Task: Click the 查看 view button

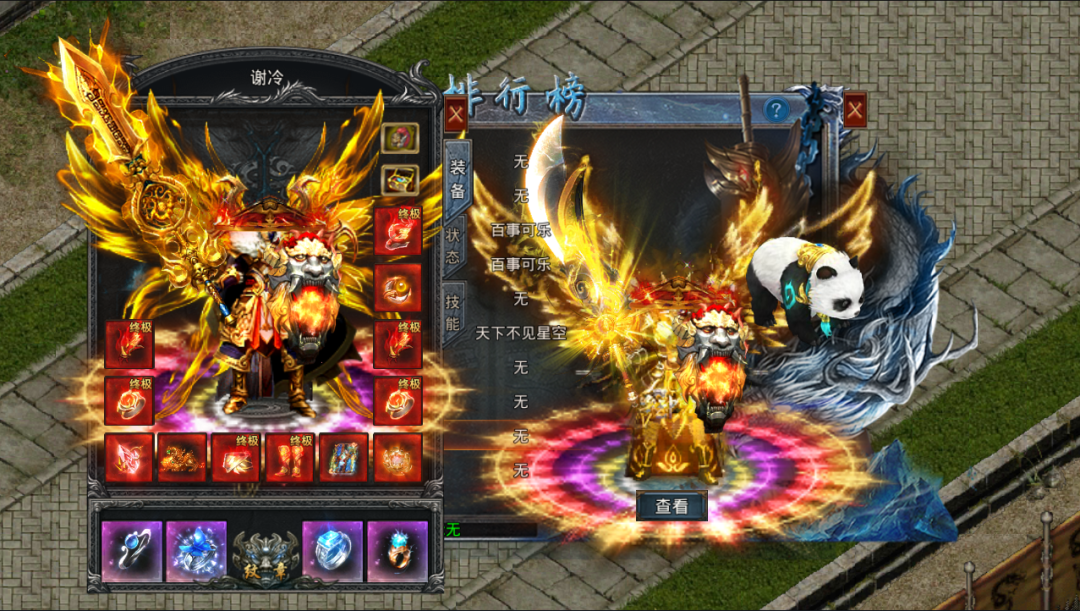Action: [x=671, y=506]
